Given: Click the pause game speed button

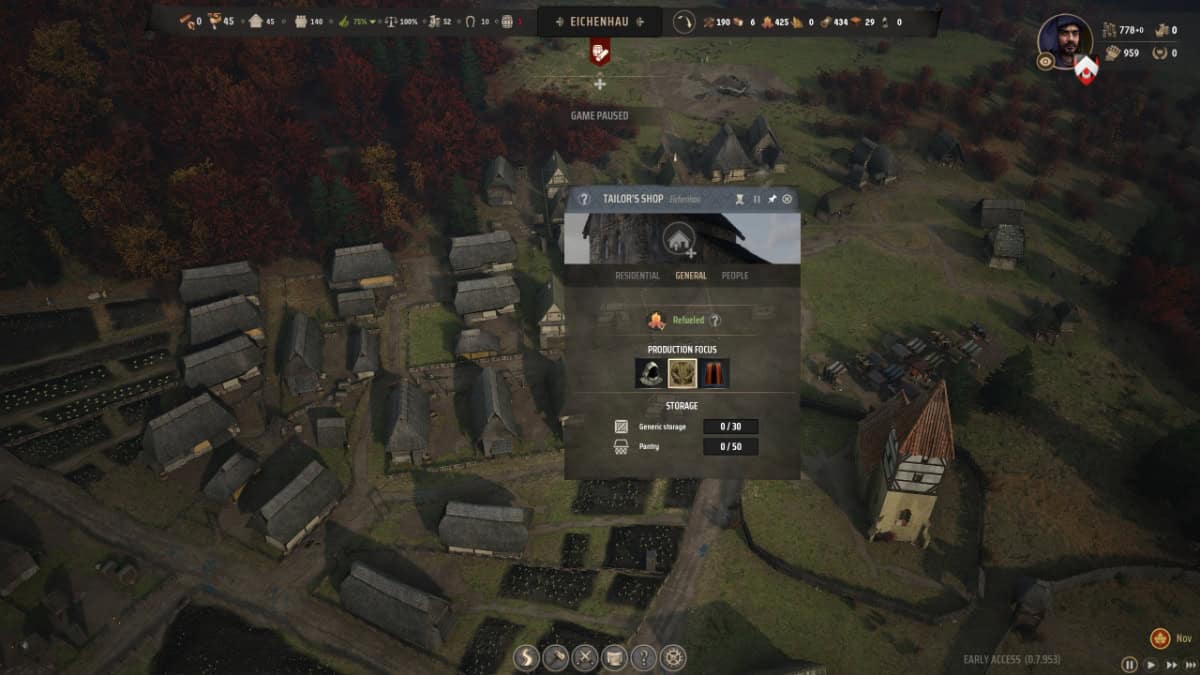Looking at the screenshot, I should point(1129,664).
